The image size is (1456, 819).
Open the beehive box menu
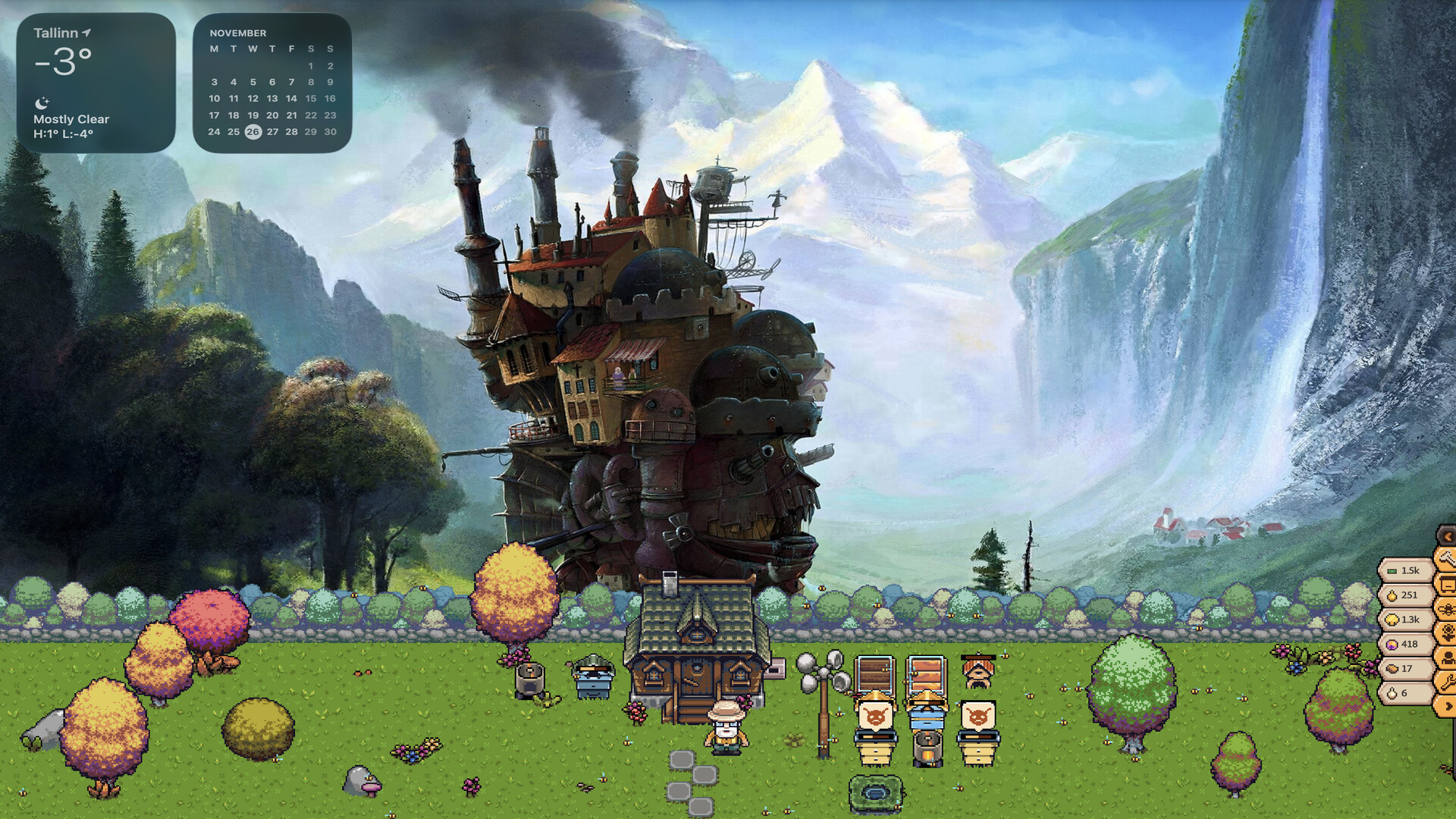point(1447,585)
